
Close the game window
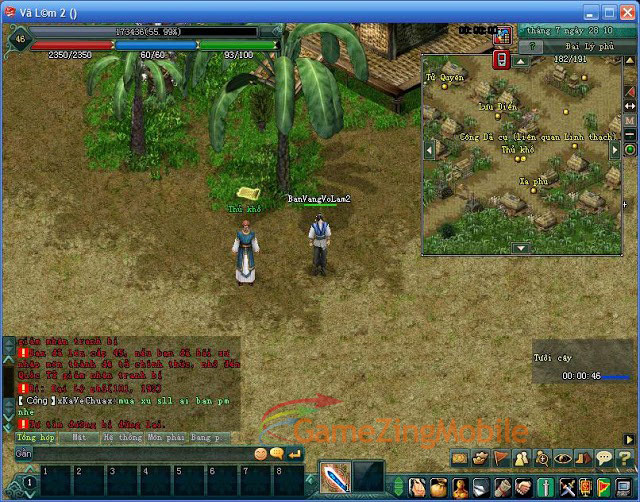(625, 14)
